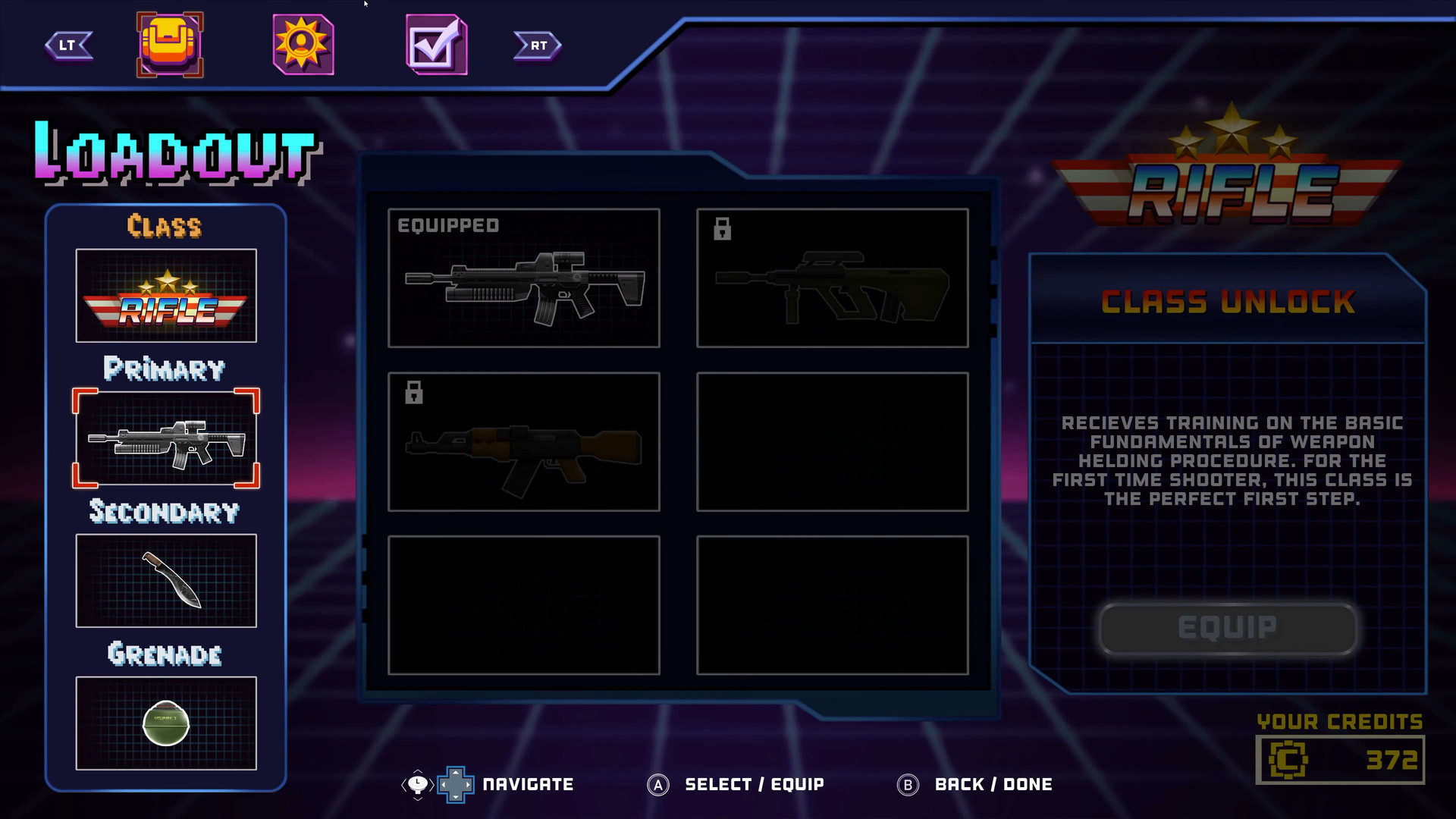Open the backpack loadout tab

tap(170, 45)
